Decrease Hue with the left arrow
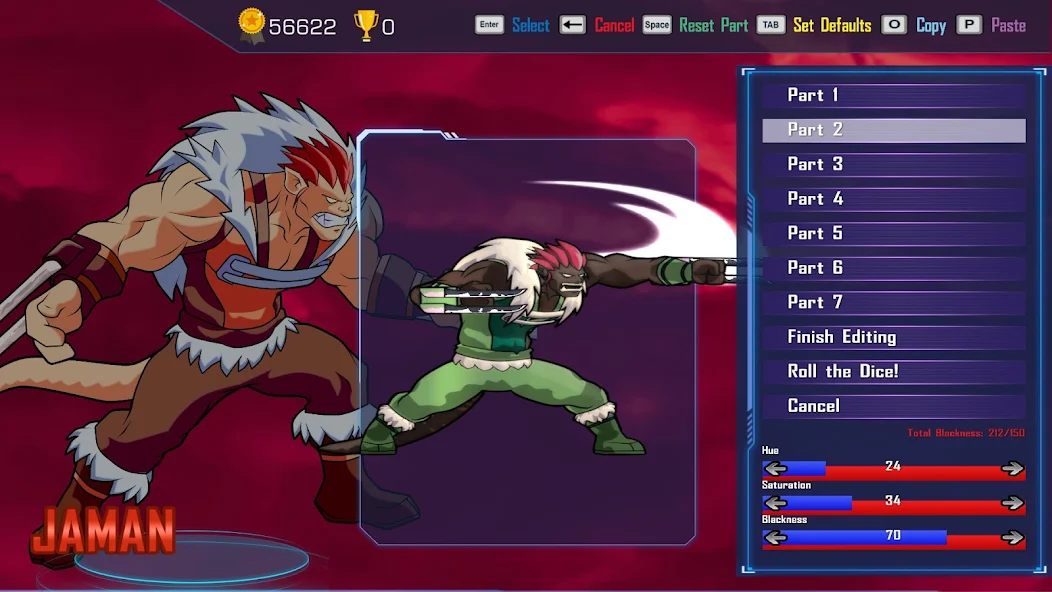 coord(775,468)
